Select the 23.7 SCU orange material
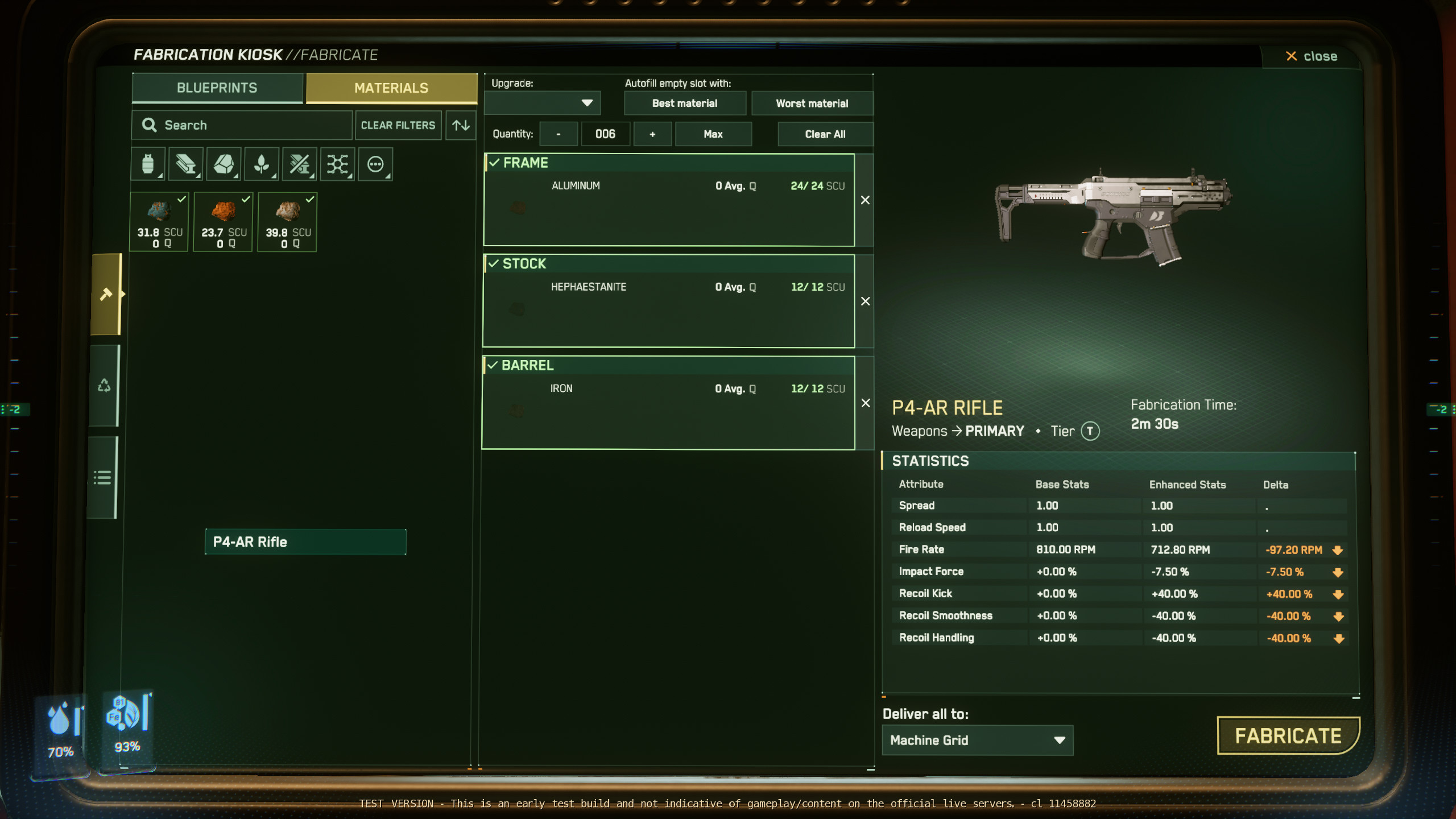The height and width of the screenshot is (819, 1456). click(224, 222)
